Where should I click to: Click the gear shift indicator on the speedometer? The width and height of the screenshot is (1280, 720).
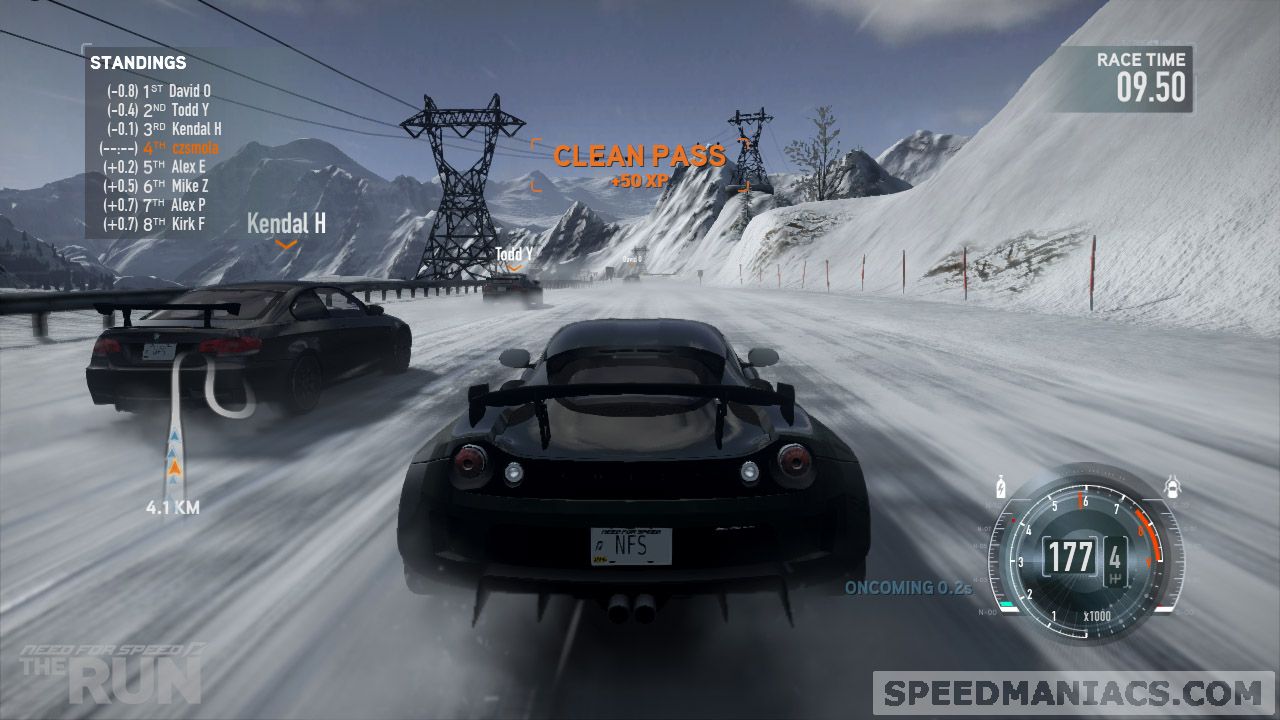(1115, 557)
